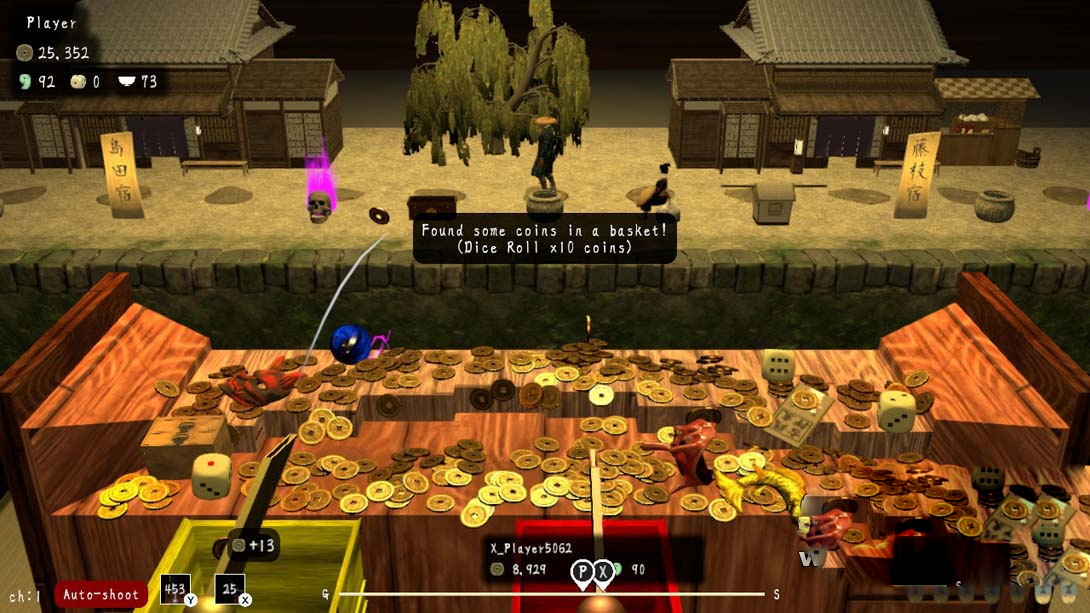The image size is (1090, 613).
Task: Click the P marker on the progress track
Action: pyautogui.click(x=582, y=572)
